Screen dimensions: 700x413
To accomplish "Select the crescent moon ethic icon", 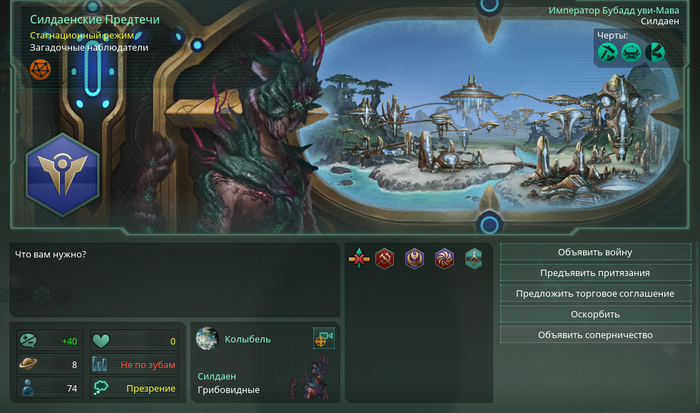I will pos(414,259).
